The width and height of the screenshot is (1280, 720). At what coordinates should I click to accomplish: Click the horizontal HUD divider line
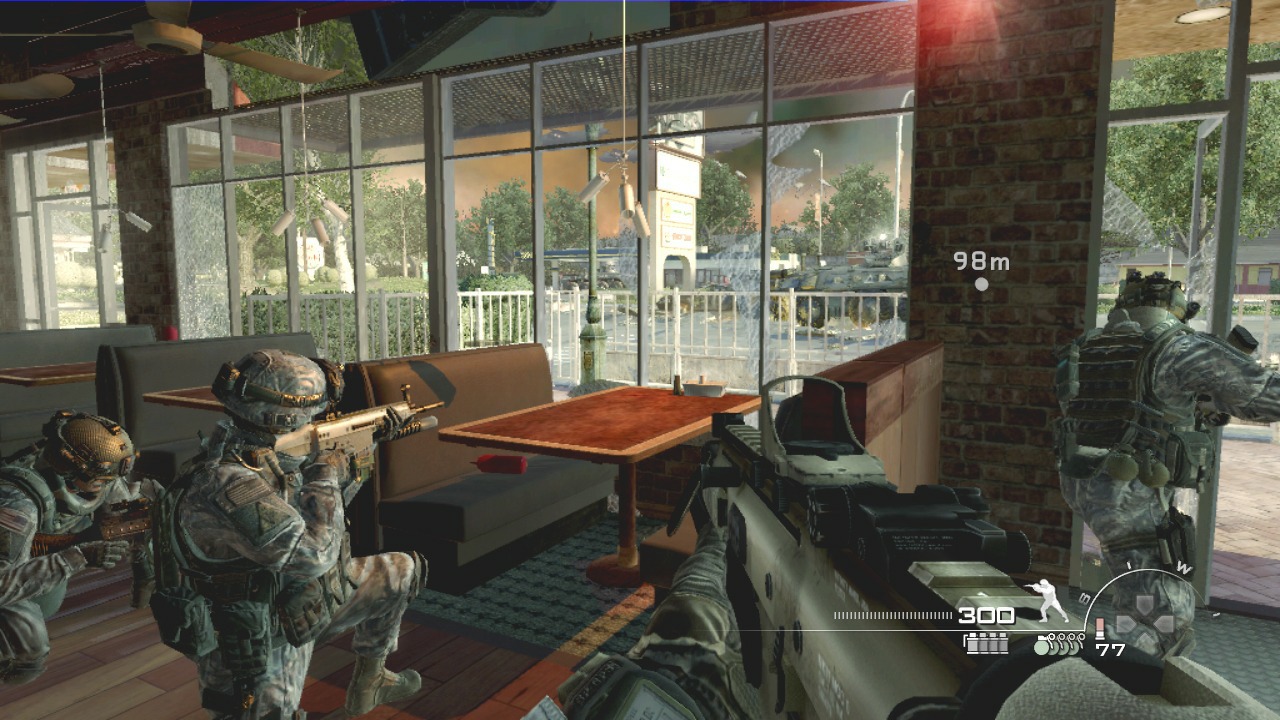[900, 630]
